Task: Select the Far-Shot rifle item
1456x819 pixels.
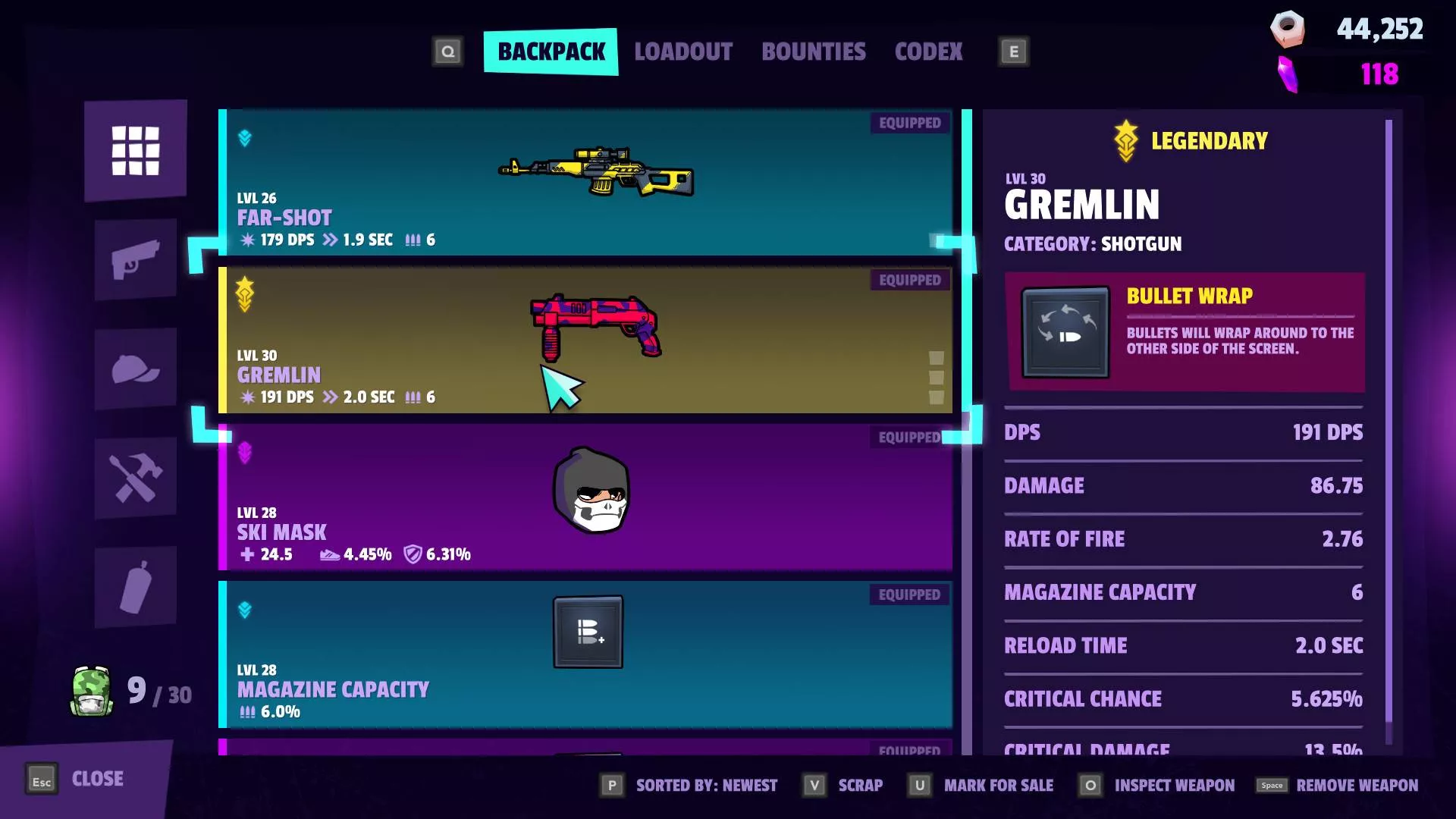Action: click(584, 182)
